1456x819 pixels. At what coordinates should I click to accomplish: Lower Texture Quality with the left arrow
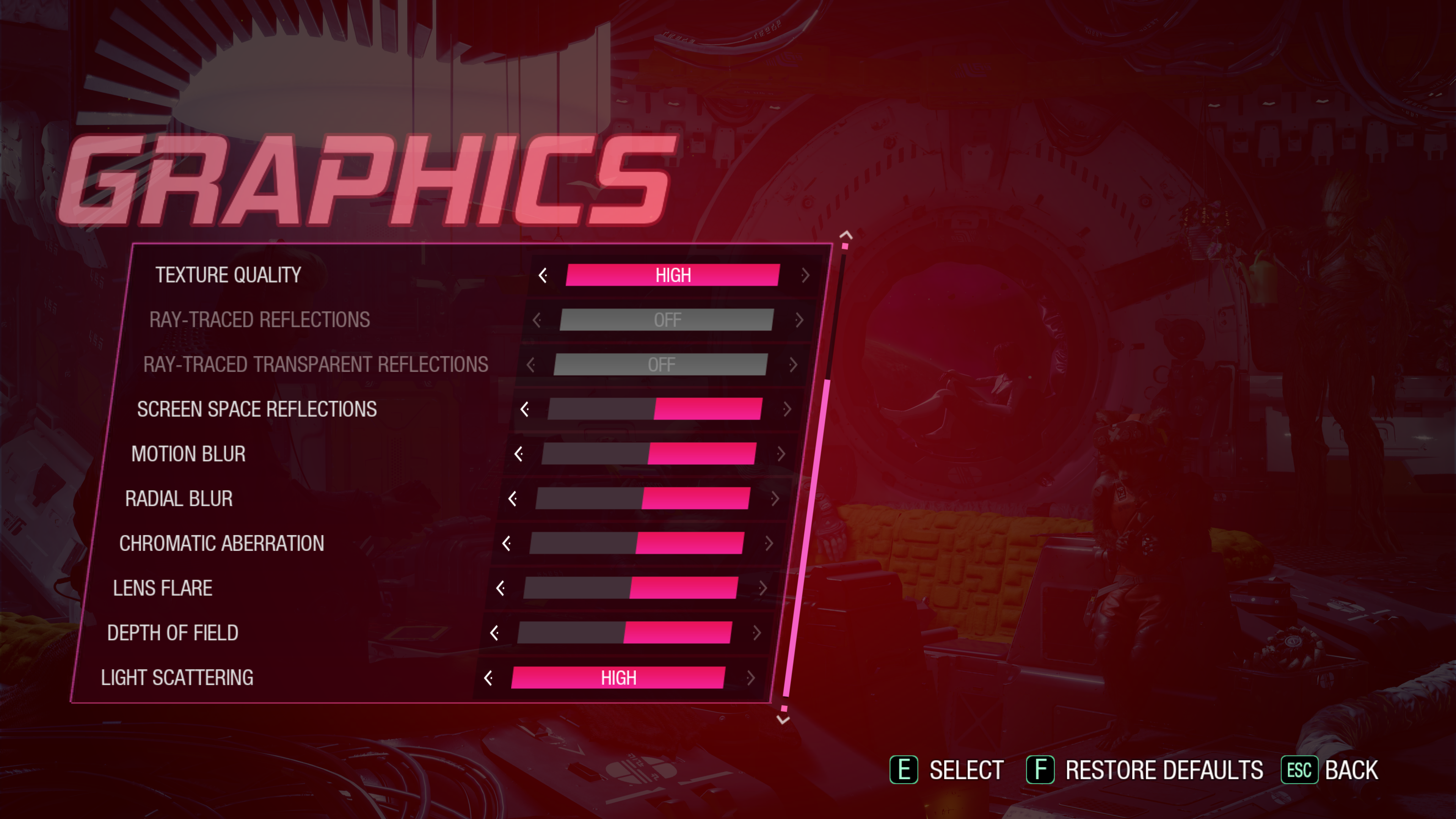pyautogui.click(x=543, y=275)
